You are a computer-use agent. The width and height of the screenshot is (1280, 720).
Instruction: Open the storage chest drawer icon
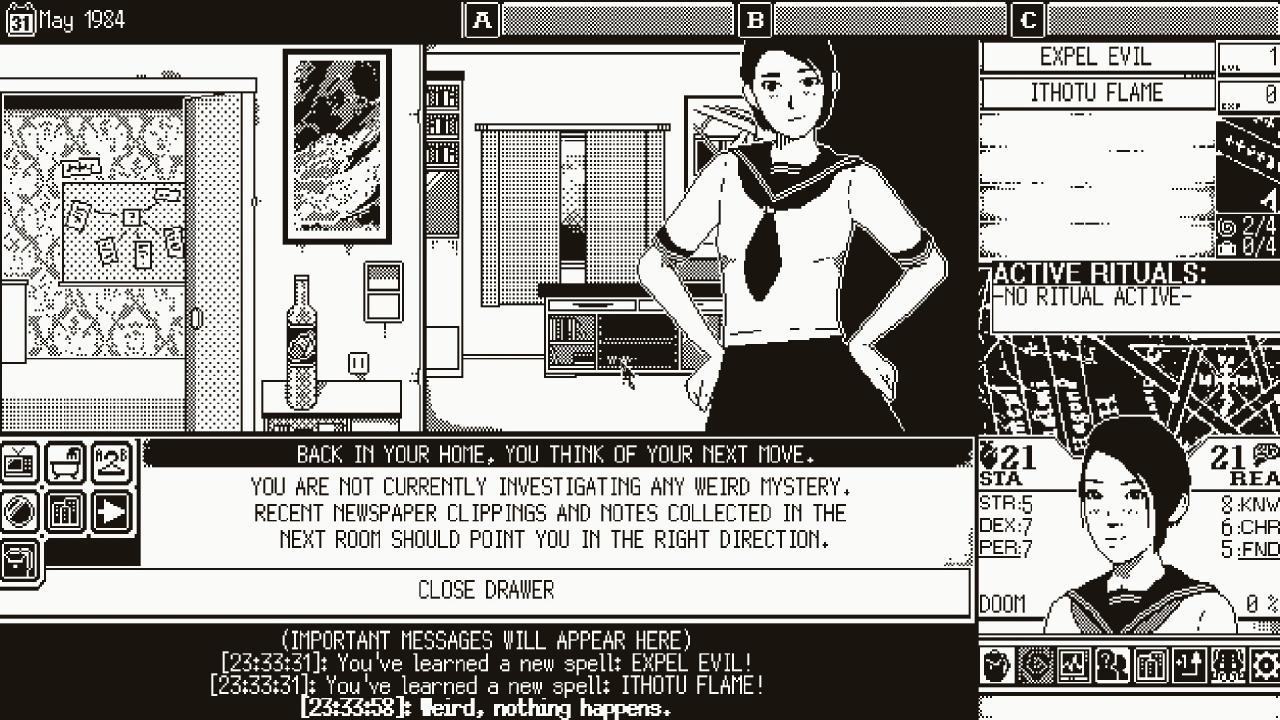tap(20, 560)
